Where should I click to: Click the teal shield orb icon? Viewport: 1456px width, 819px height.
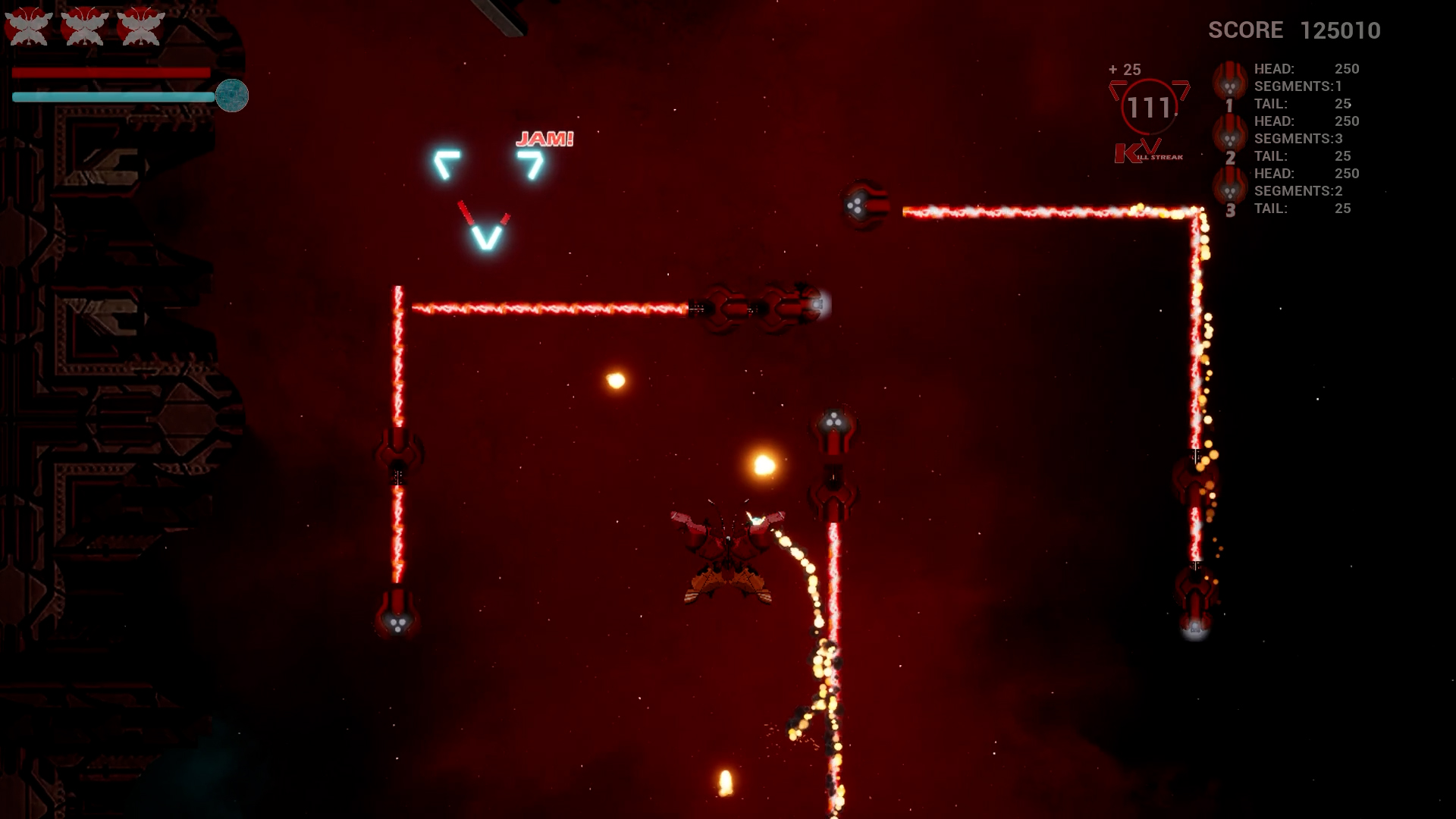coord(232,96)
